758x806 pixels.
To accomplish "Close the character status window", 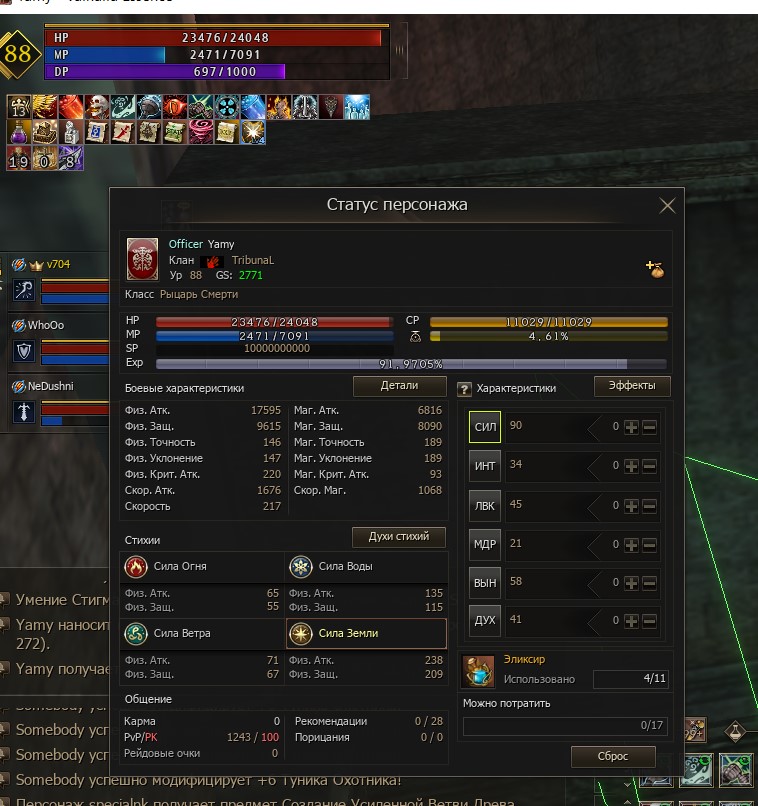I will click(x=667, y=206).
